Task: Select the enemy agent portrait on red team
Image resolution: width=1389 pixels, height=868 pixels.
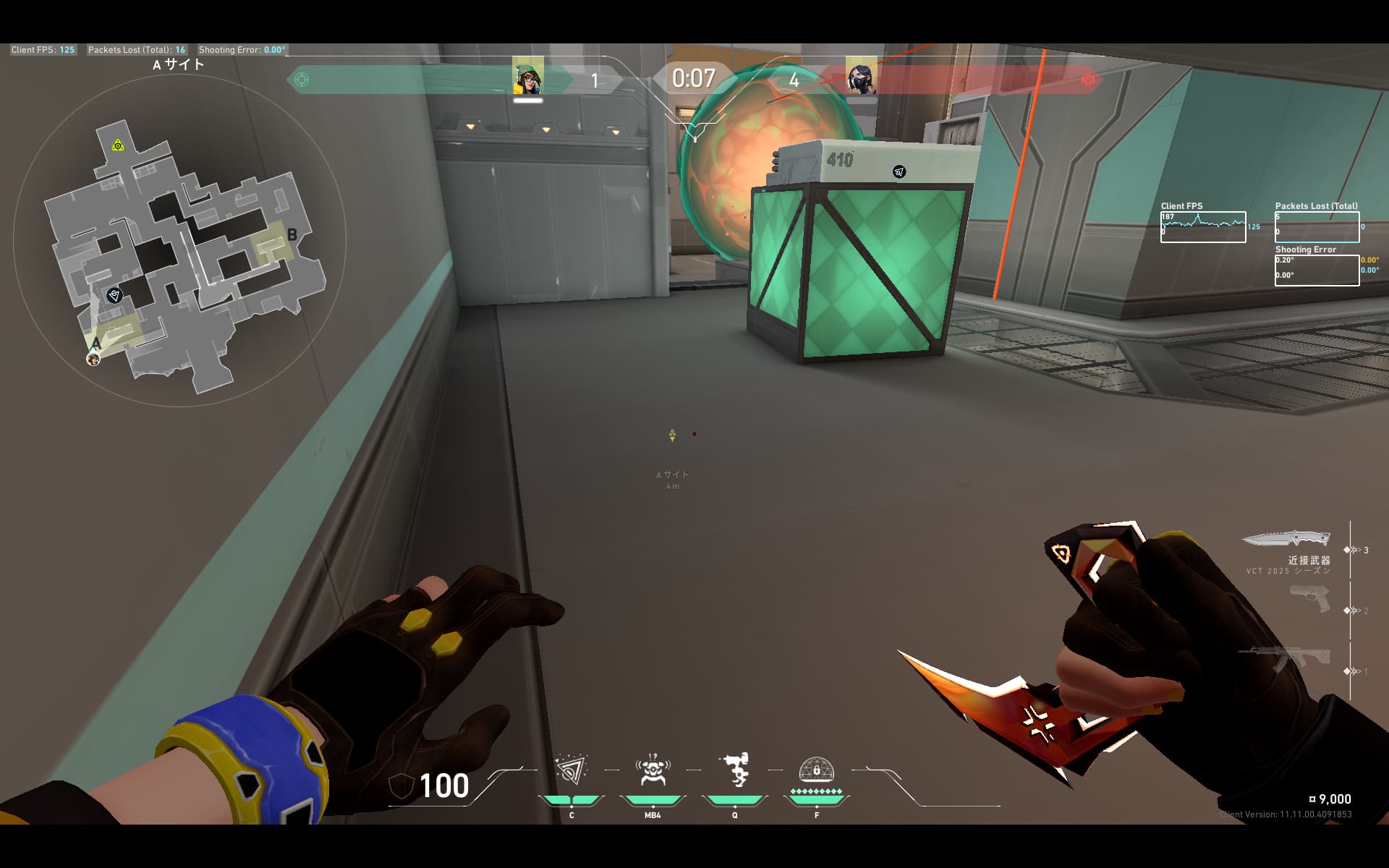Action: tap(861, 77)
